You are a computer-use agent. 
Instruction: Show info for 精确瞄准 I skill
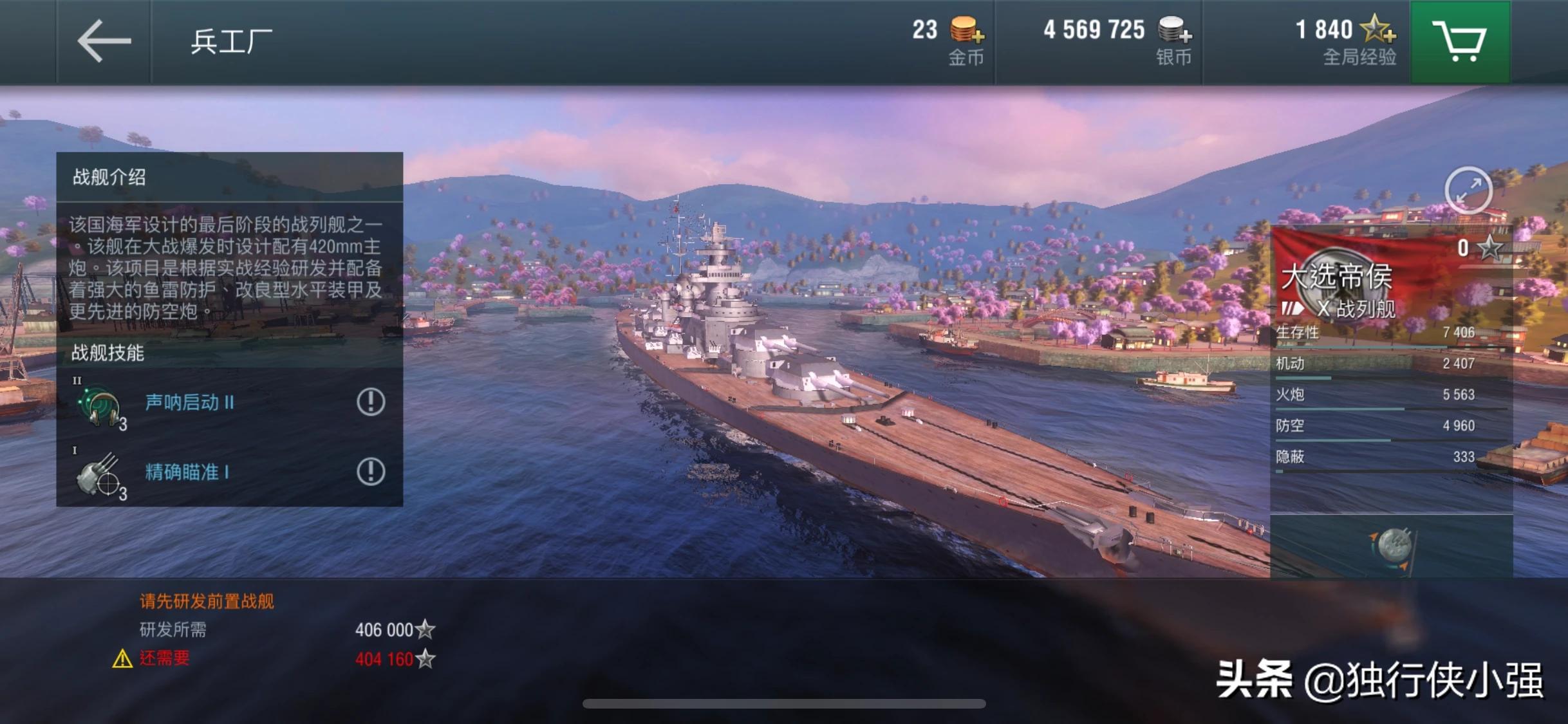(x=371, y=472)
